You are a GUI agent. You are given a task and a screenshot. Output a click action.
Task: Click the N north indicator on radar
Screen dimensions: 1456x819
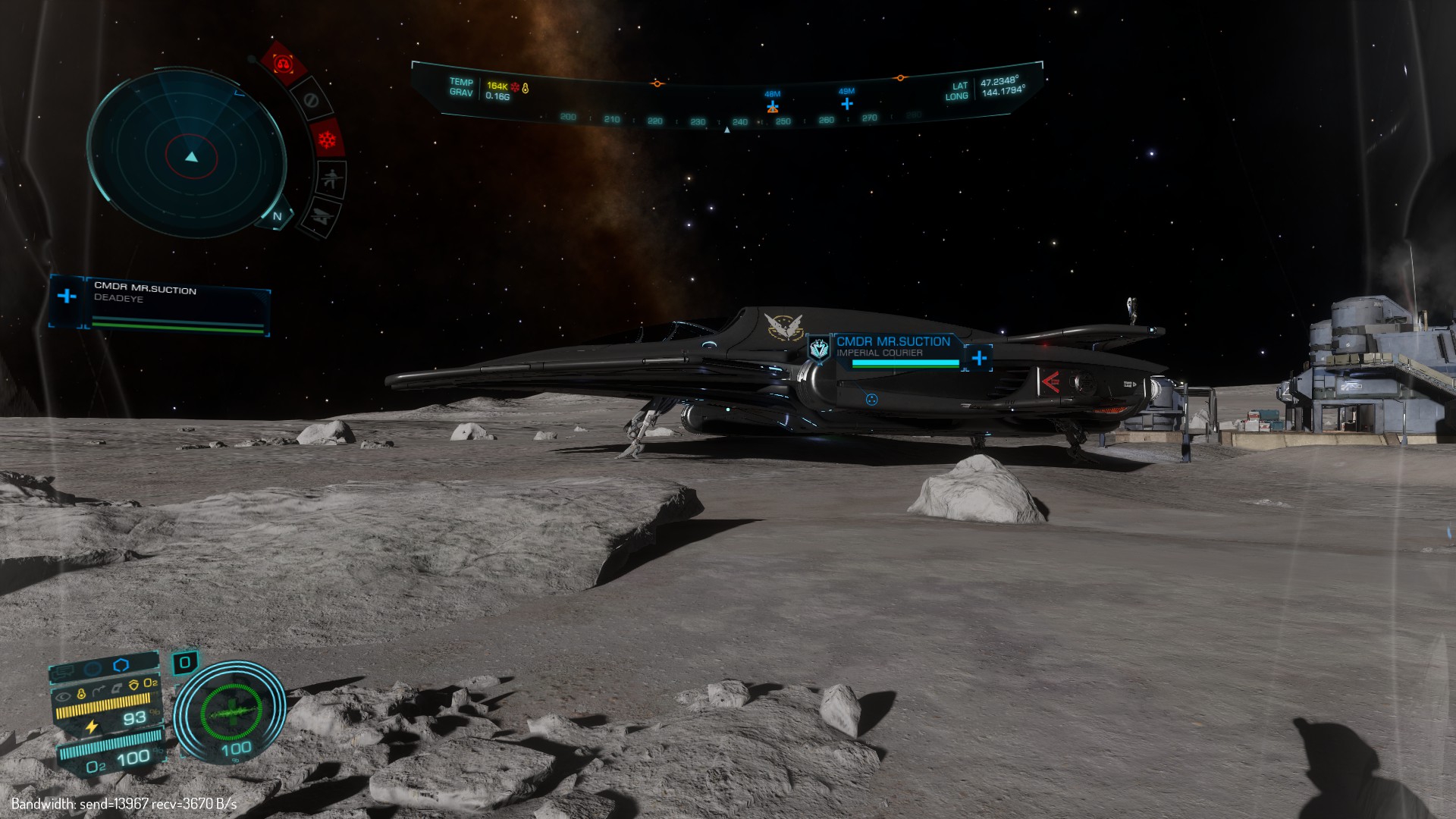point(278,216)
